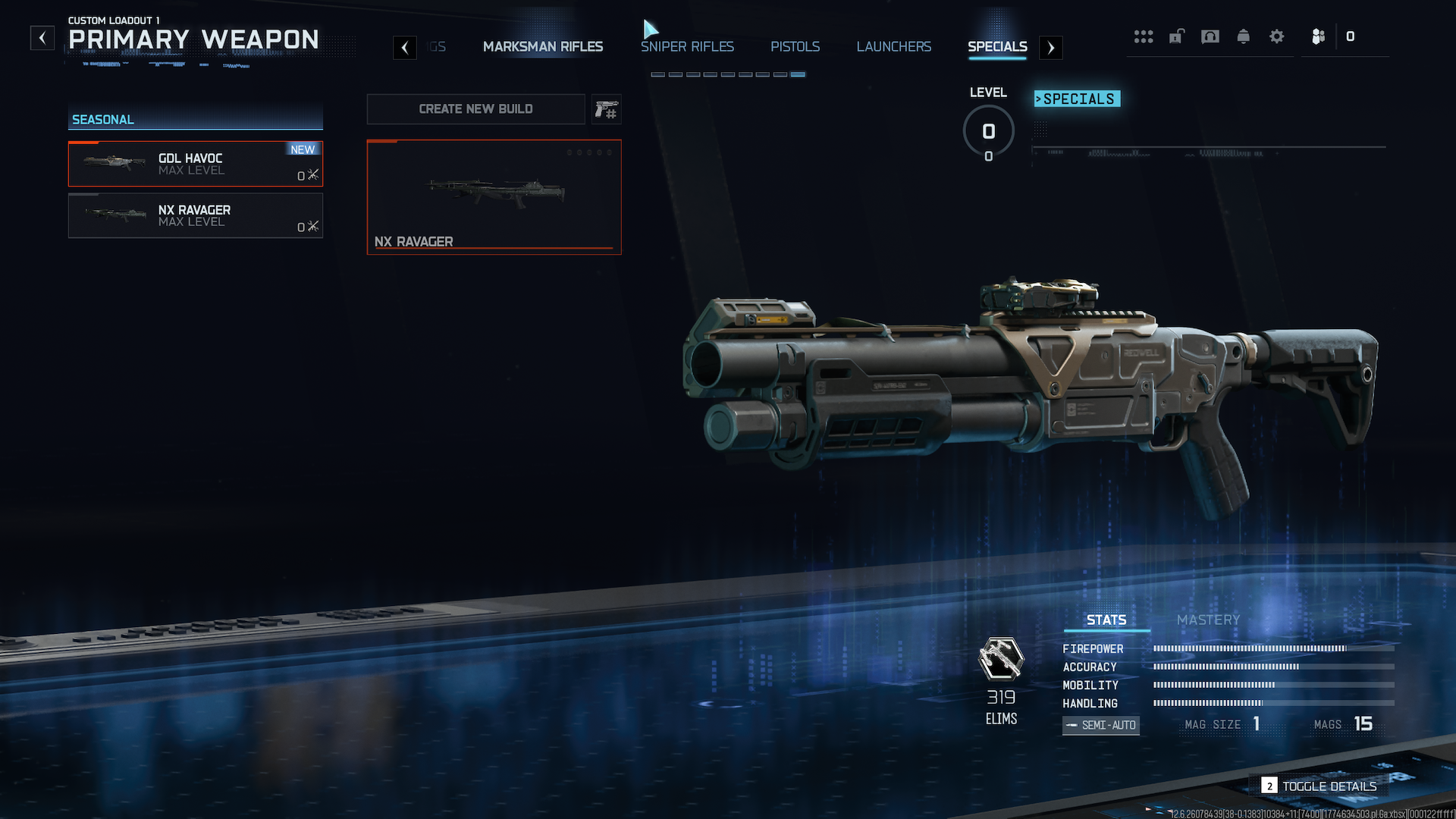Open the grid menu icon

pos(1143,36)
